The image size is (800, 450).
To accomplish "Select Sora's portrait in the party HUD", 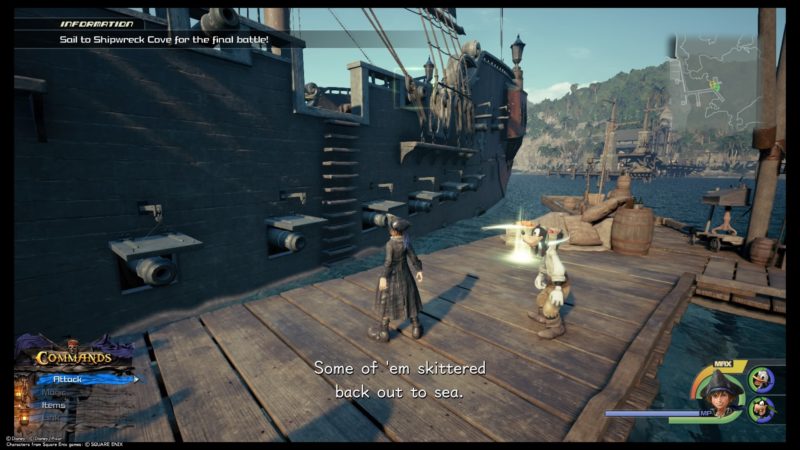I will coord(721,393).
